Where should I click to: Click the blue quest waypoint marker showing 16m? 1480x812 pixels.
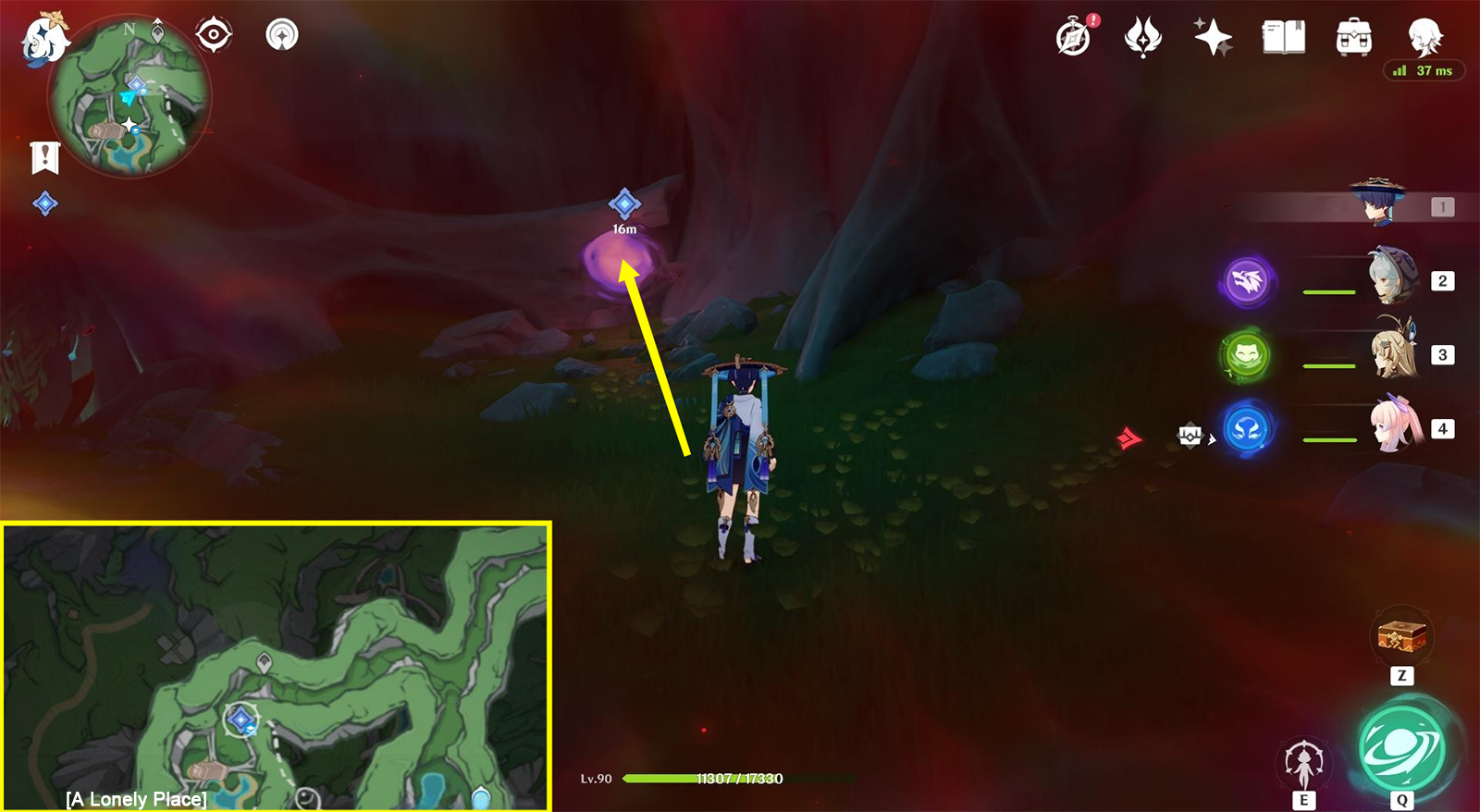tap(625, 202)
